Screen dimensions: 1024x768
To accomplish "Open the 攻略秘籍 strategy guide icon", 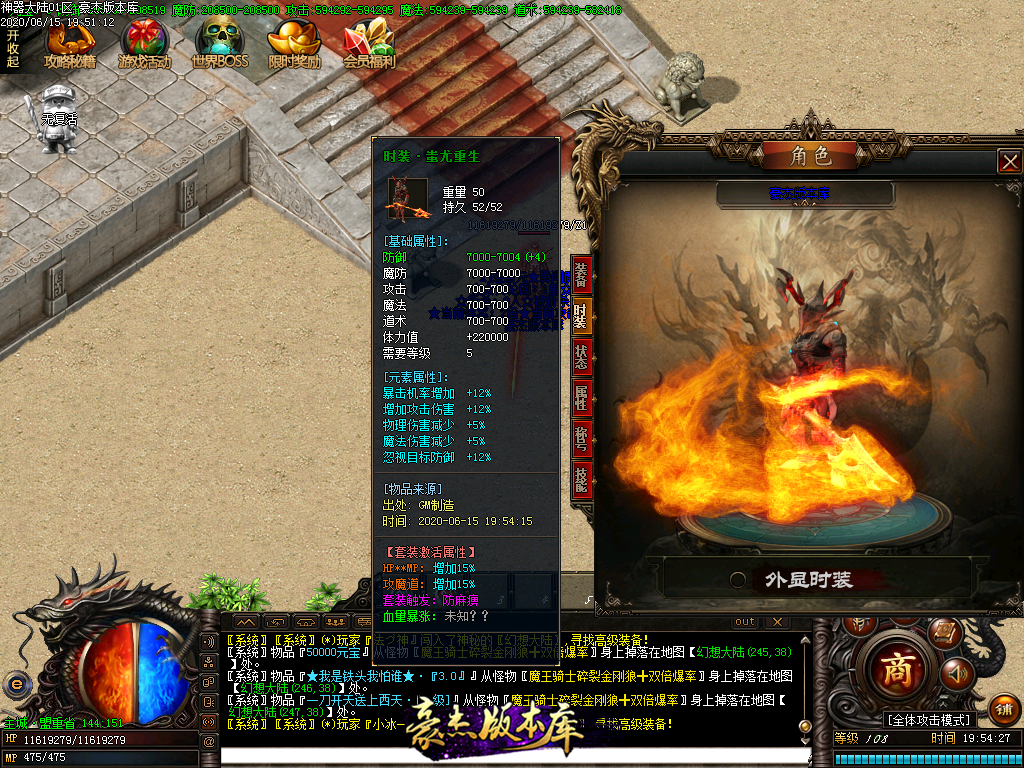I will coord(70,44).
